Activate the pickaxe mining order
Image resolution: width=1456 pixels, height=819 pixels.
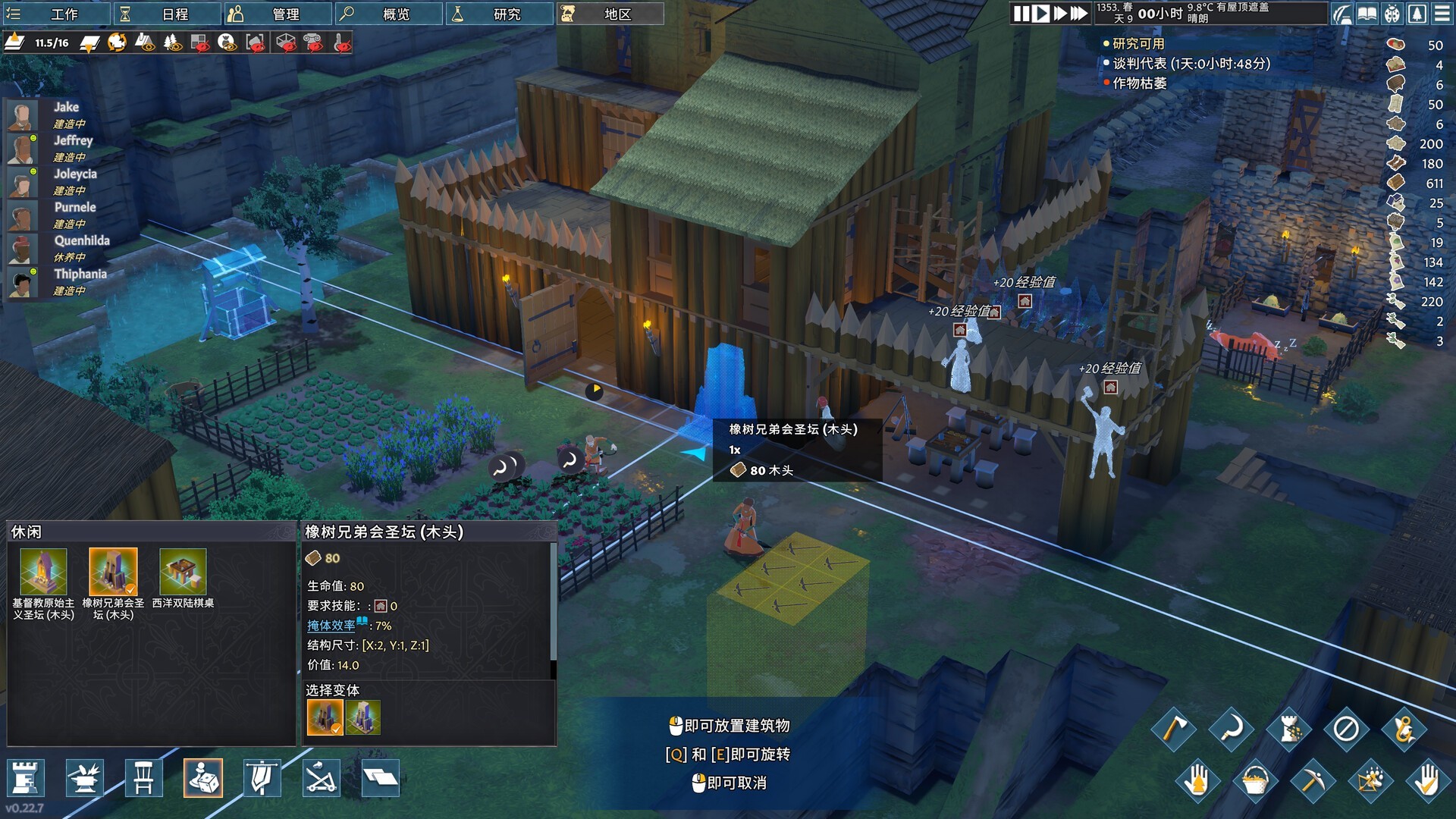(1313, 780)
